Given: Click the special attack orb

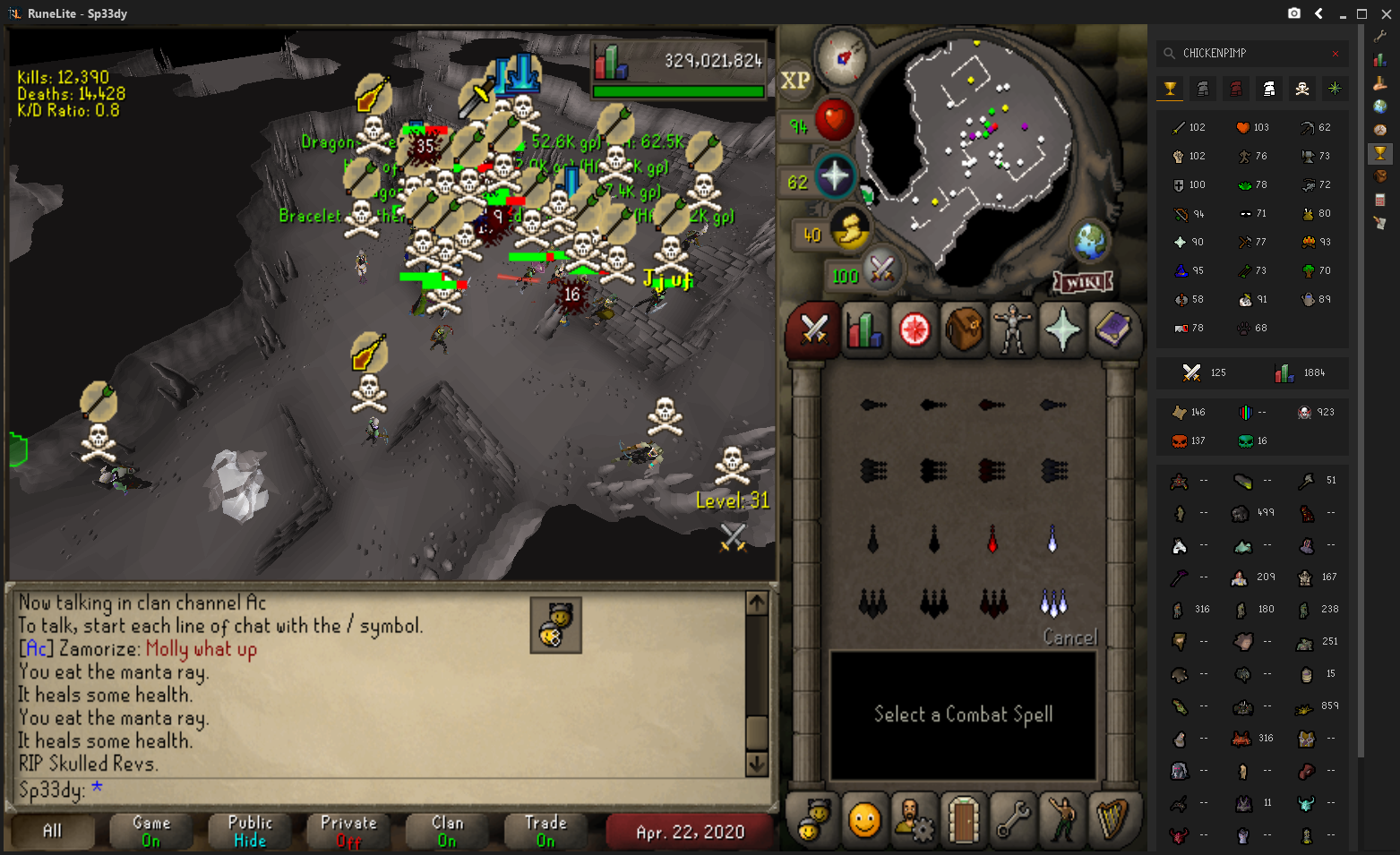Looking at the screenshot, I should tap(881, 269).
